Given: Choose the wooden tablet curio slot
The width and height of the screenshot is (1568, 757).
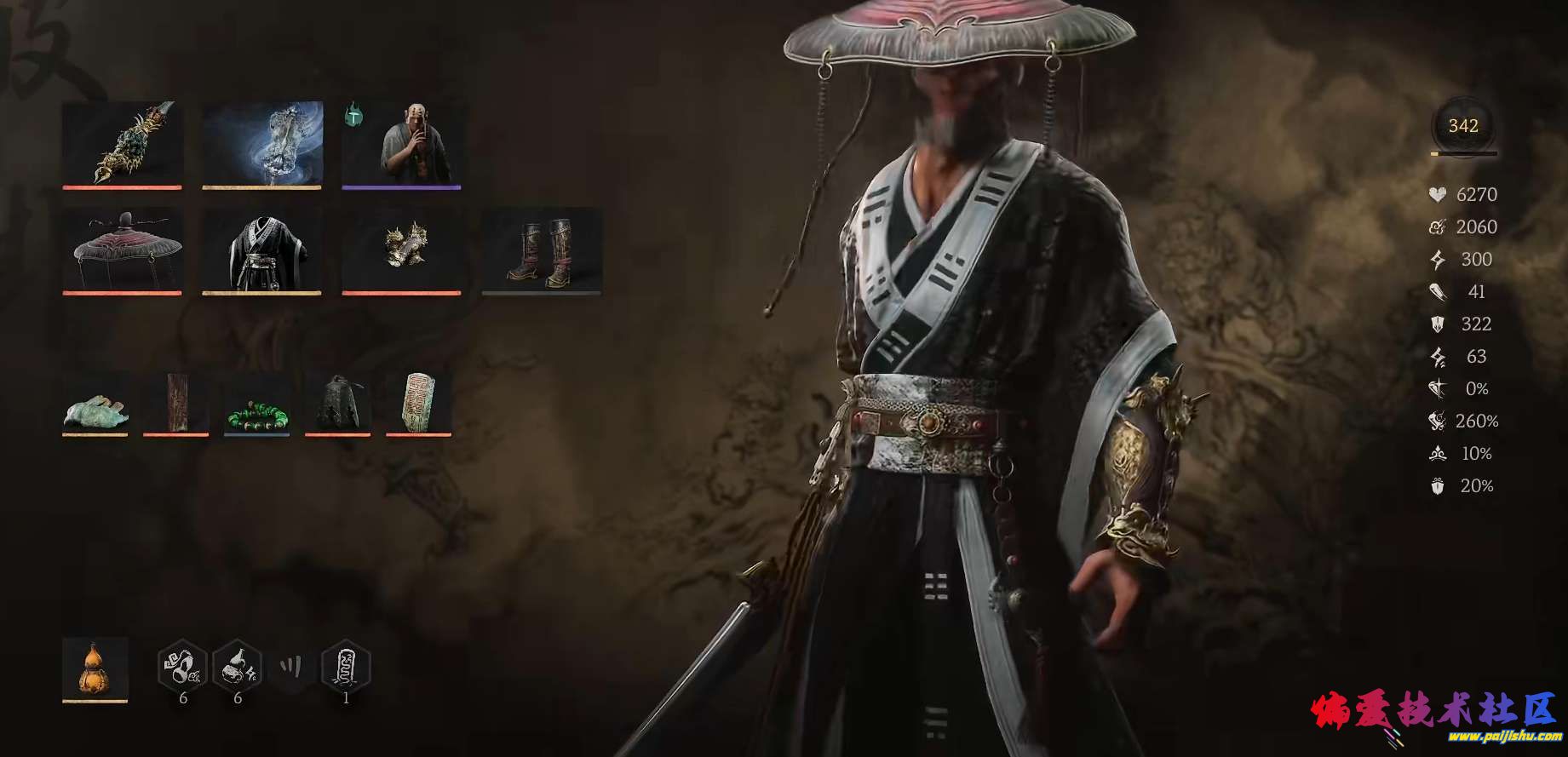Looking at the screenshot, I should (x=175, y=404).
